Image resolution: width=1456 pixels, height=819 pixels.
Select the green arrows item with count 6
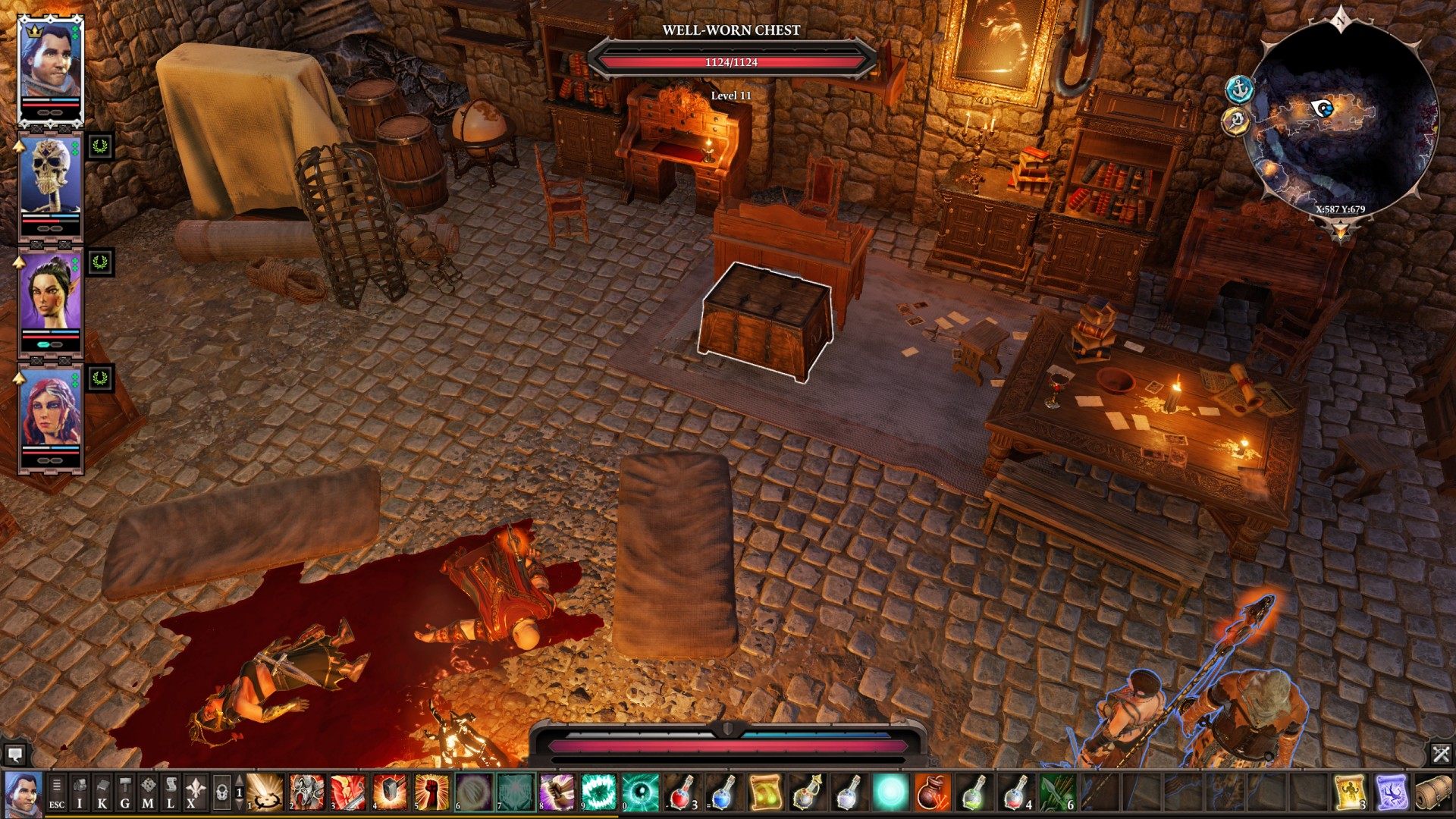pyautogui.click(x=1057, y=792)
